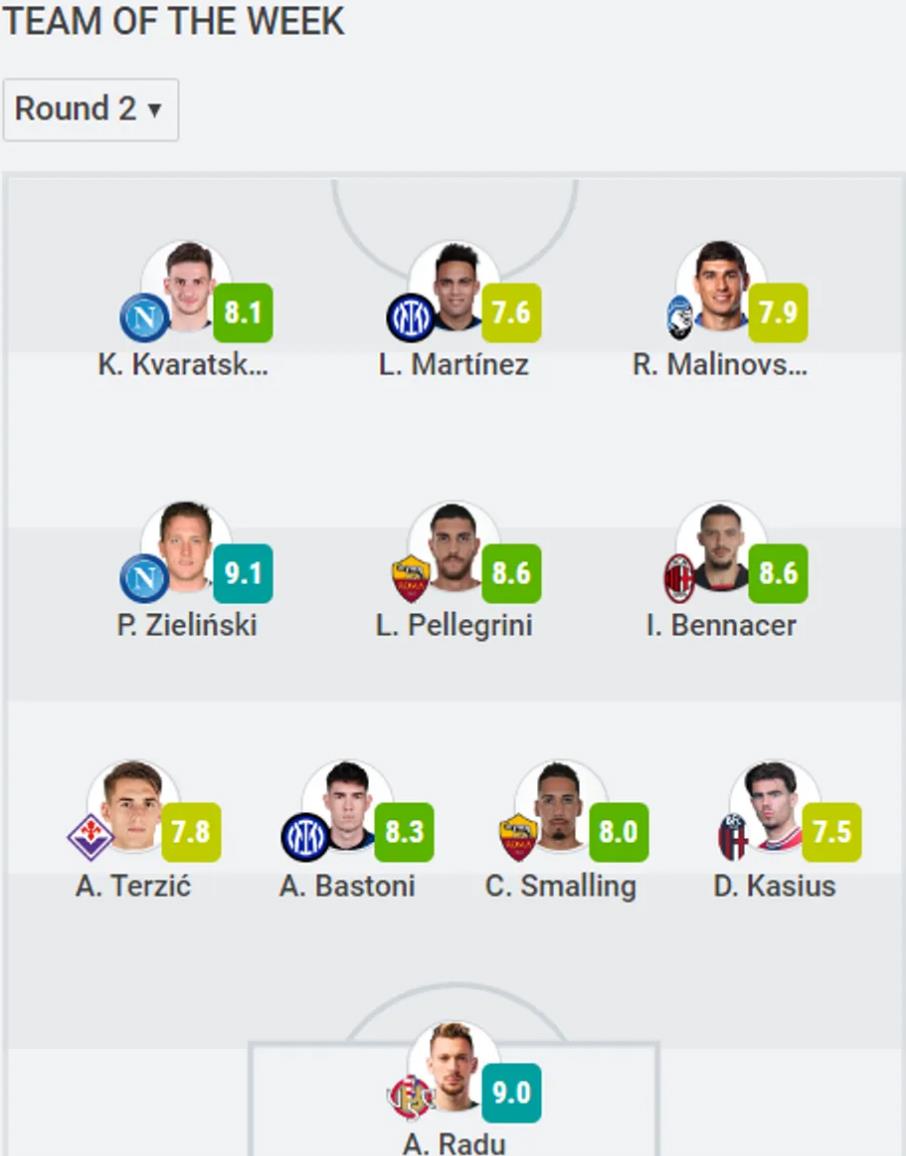The height and width of the screenshot is (1156, 906).
Task: Click the Fiorentina crest beside Terzić
Action: click(90, 837)
